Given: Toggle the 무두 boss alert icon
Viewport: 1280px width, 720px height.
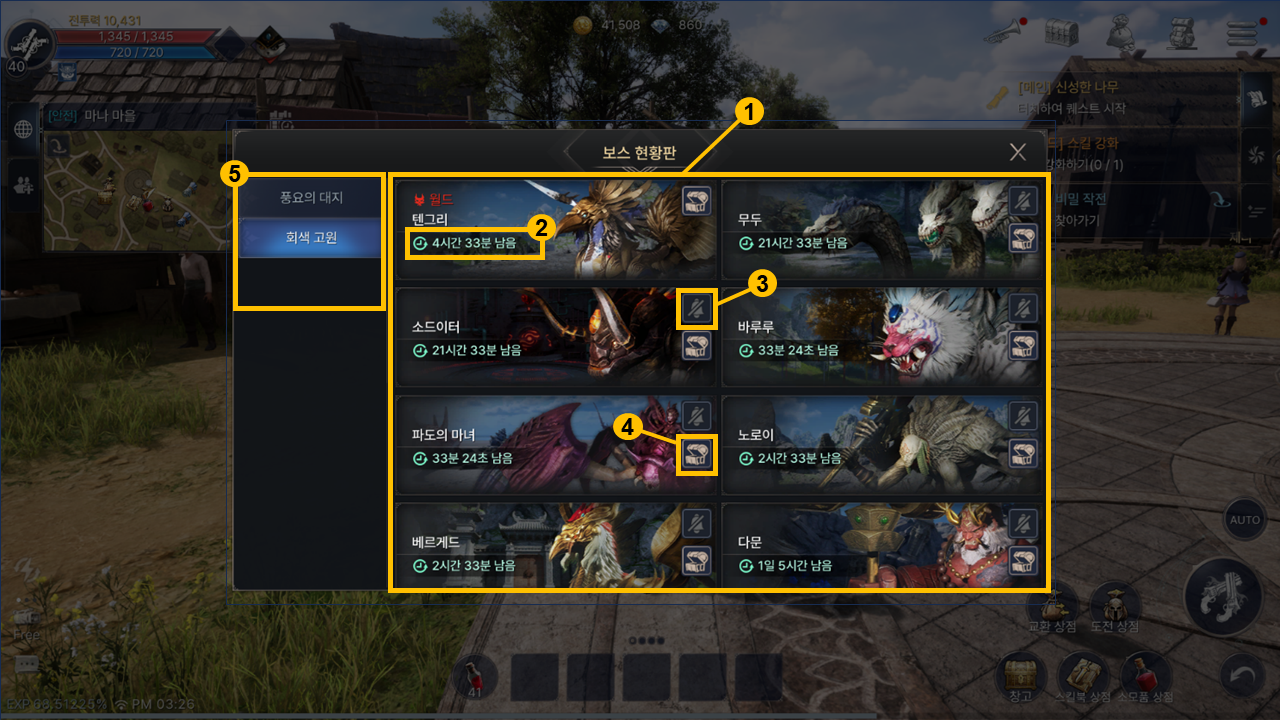Looking at the screenshot, I should tap(1022, 200).
